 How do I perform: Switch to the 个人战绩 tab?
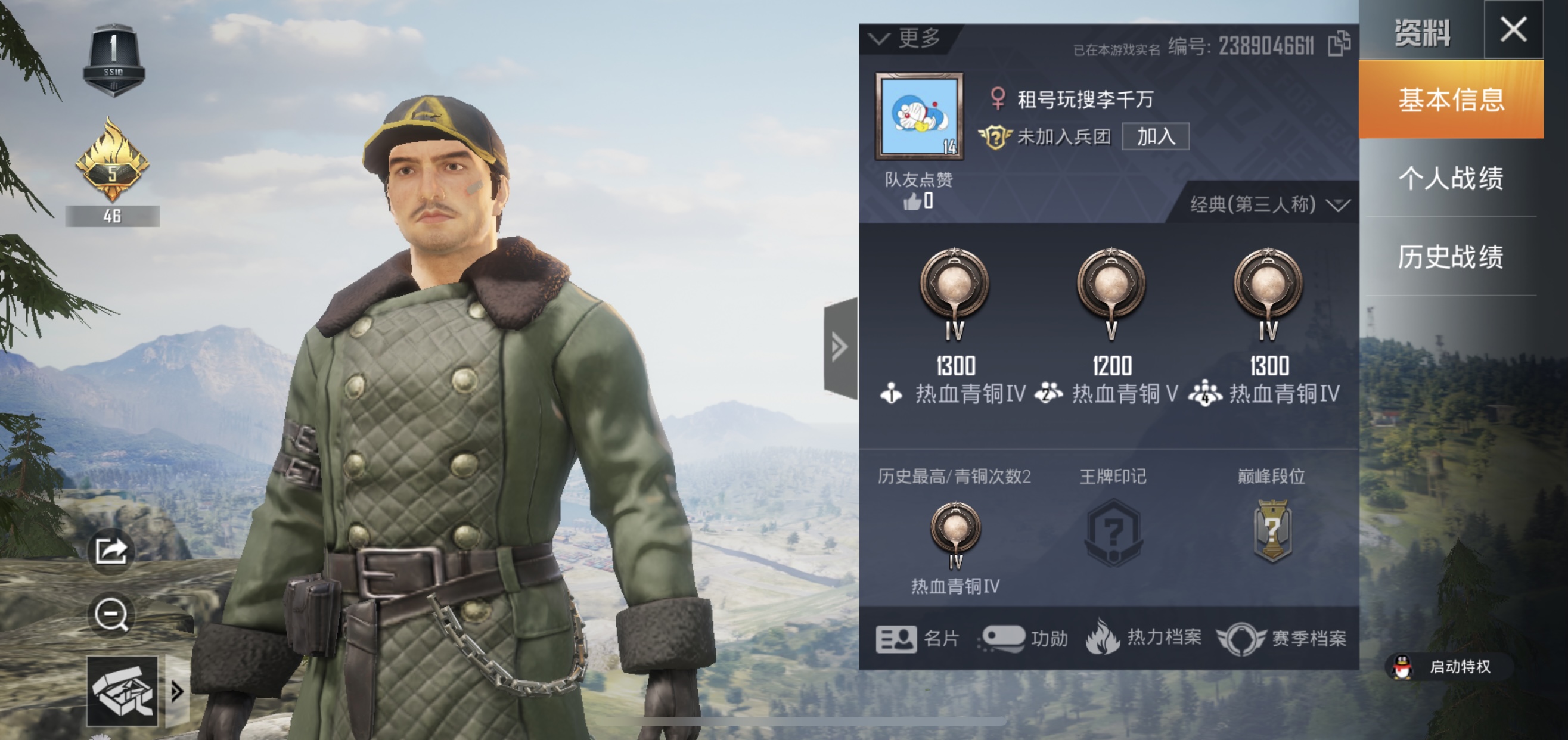pos(1454,179)
